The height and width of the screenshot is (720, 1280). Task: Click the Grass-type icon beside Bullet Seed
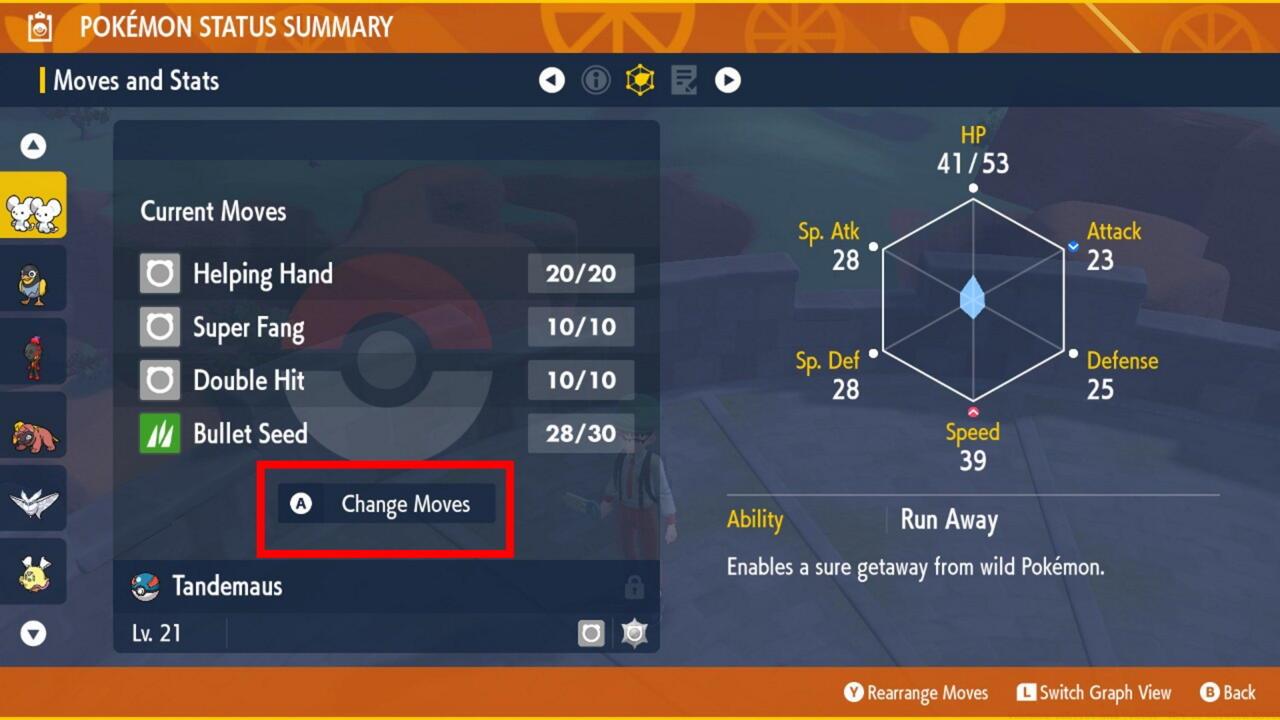coord(160,434)
